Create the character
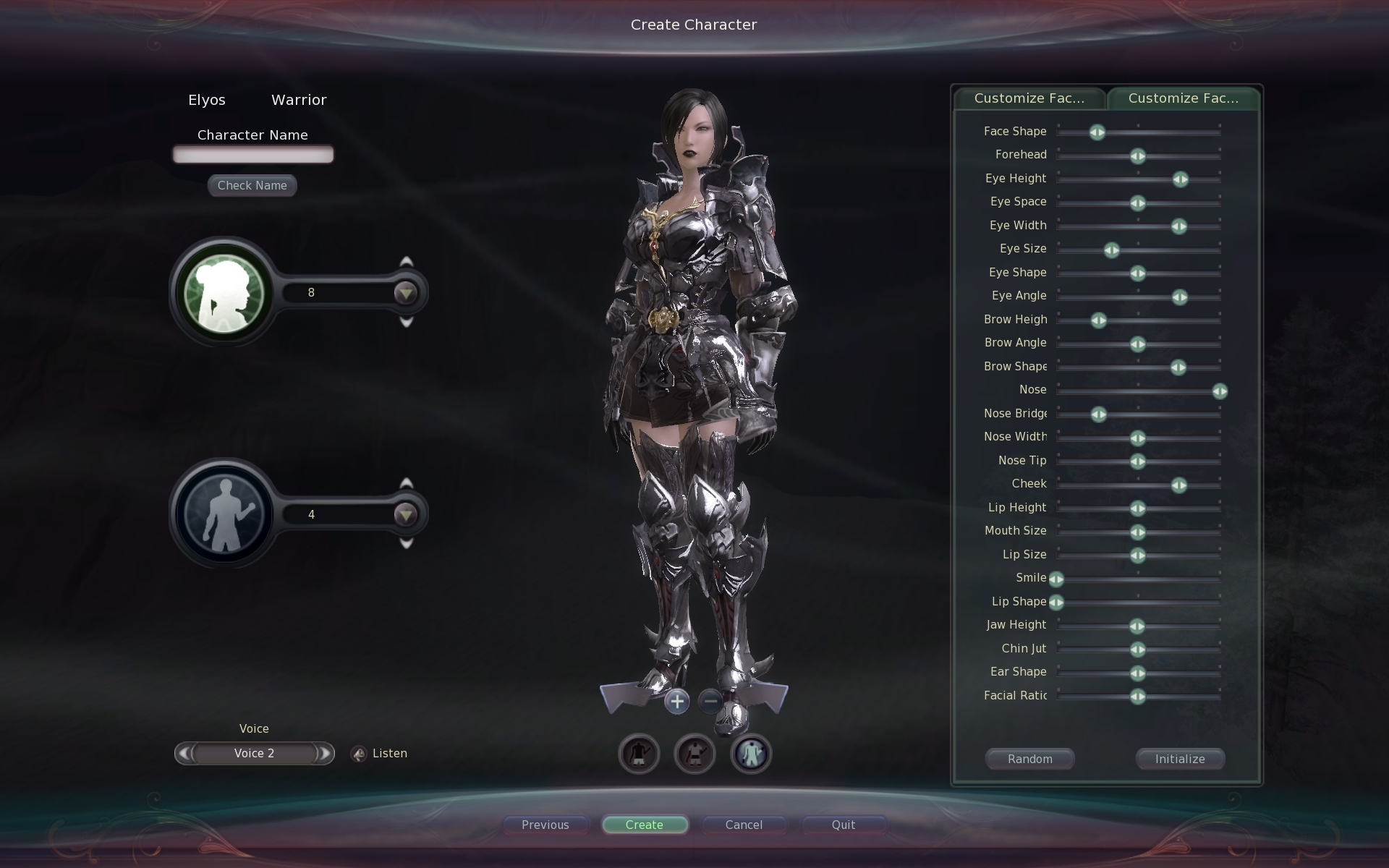Screen dimensions: 1389x868 [644, 825]
